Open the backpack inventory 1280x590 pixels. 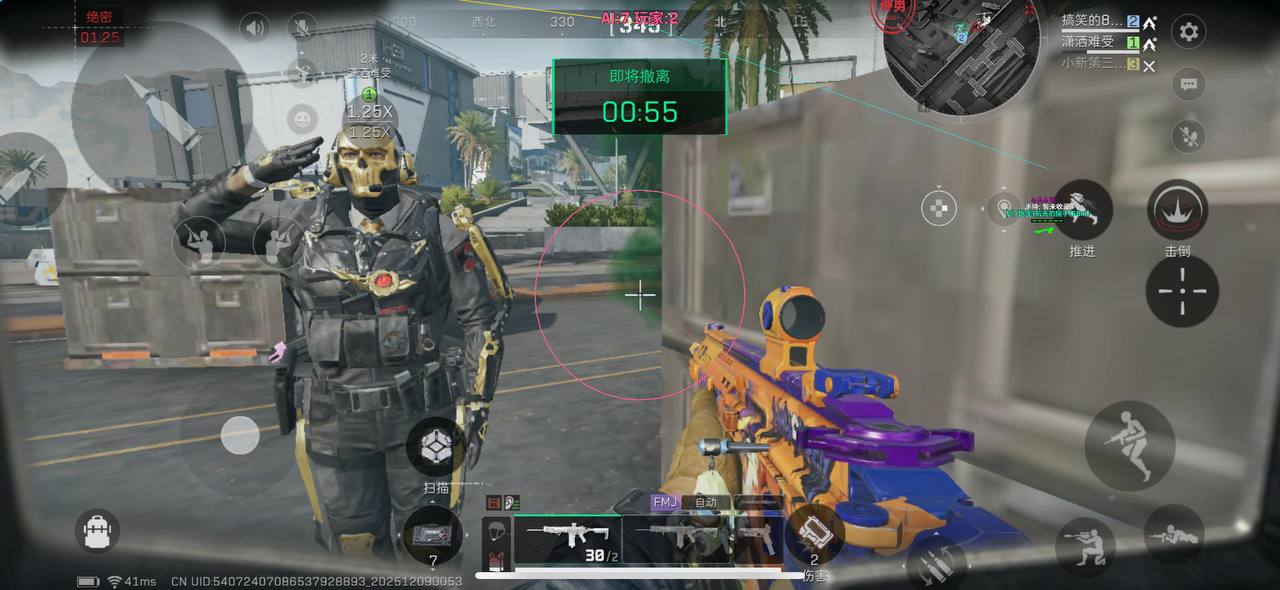[x=97, y=531]
